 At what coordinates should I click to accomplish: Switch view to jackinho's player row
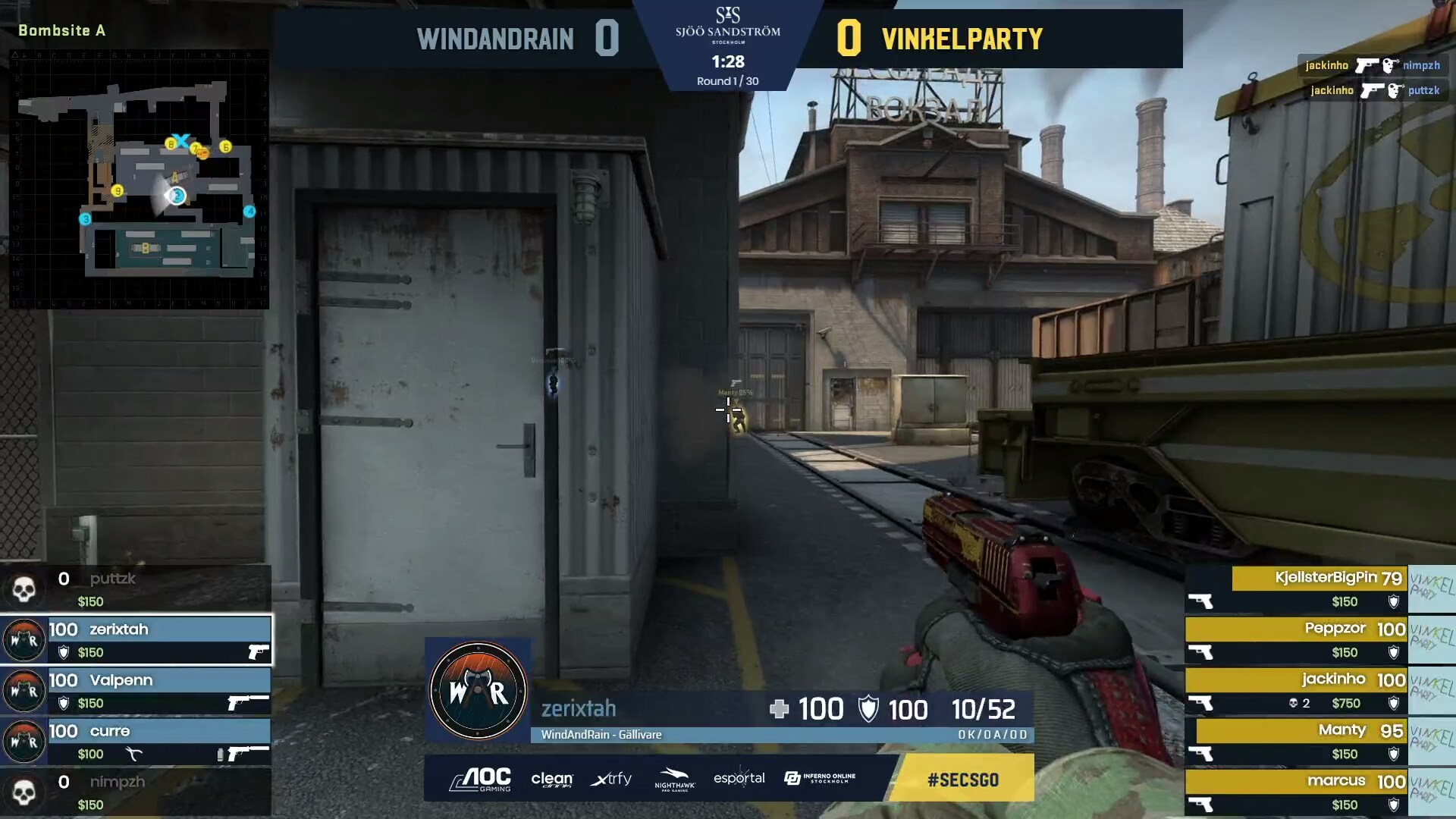(x=1297, y=691)
